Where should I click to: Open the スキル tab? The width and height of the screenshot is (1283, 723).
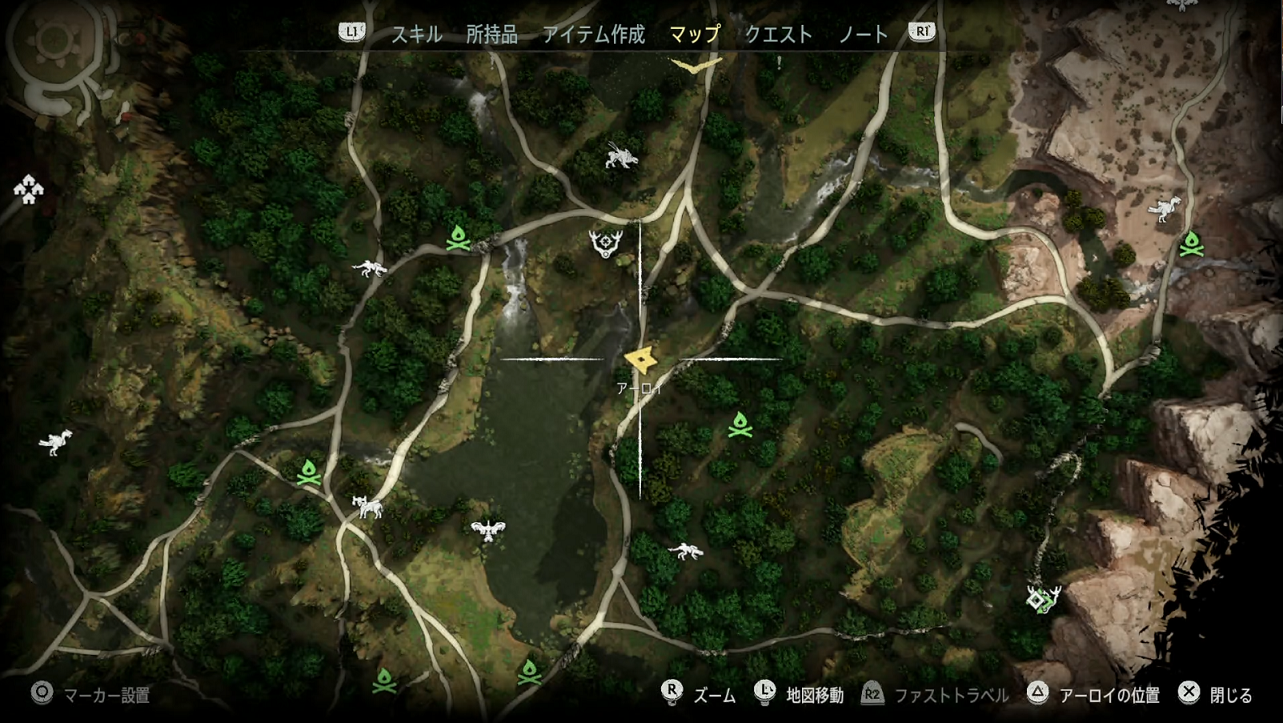tap(414, 33)
